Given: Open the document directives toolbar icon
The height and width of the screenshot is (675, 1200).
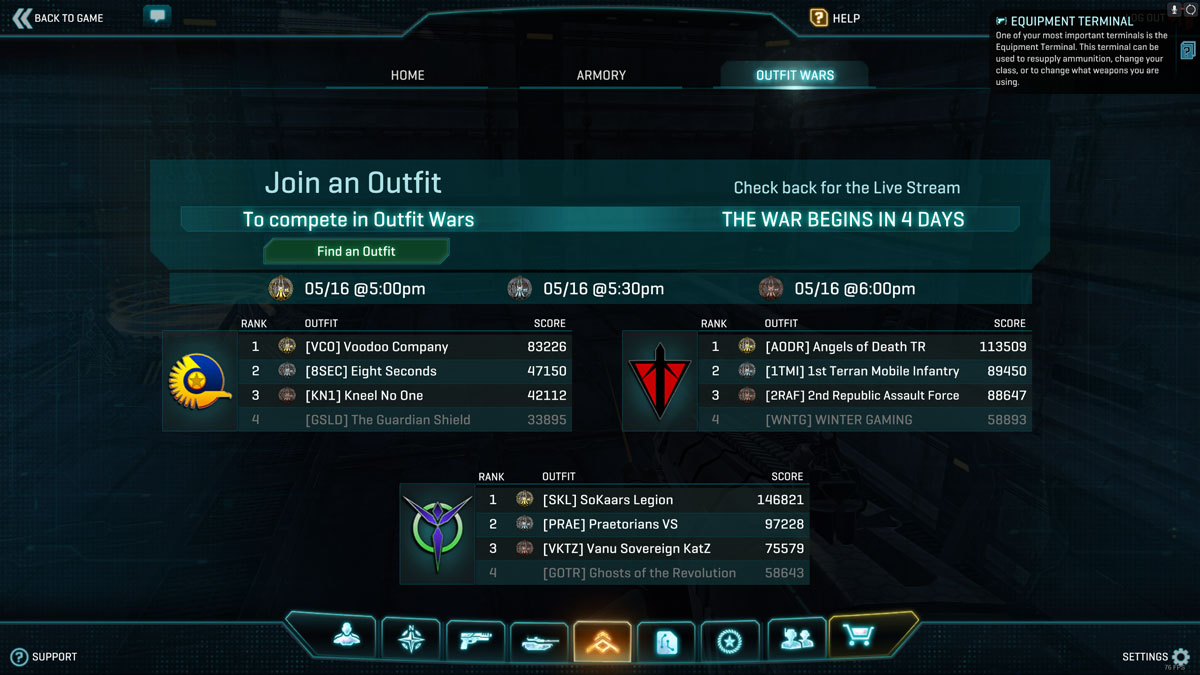Looking at the screenshot, I should click(x=666, y=642).
